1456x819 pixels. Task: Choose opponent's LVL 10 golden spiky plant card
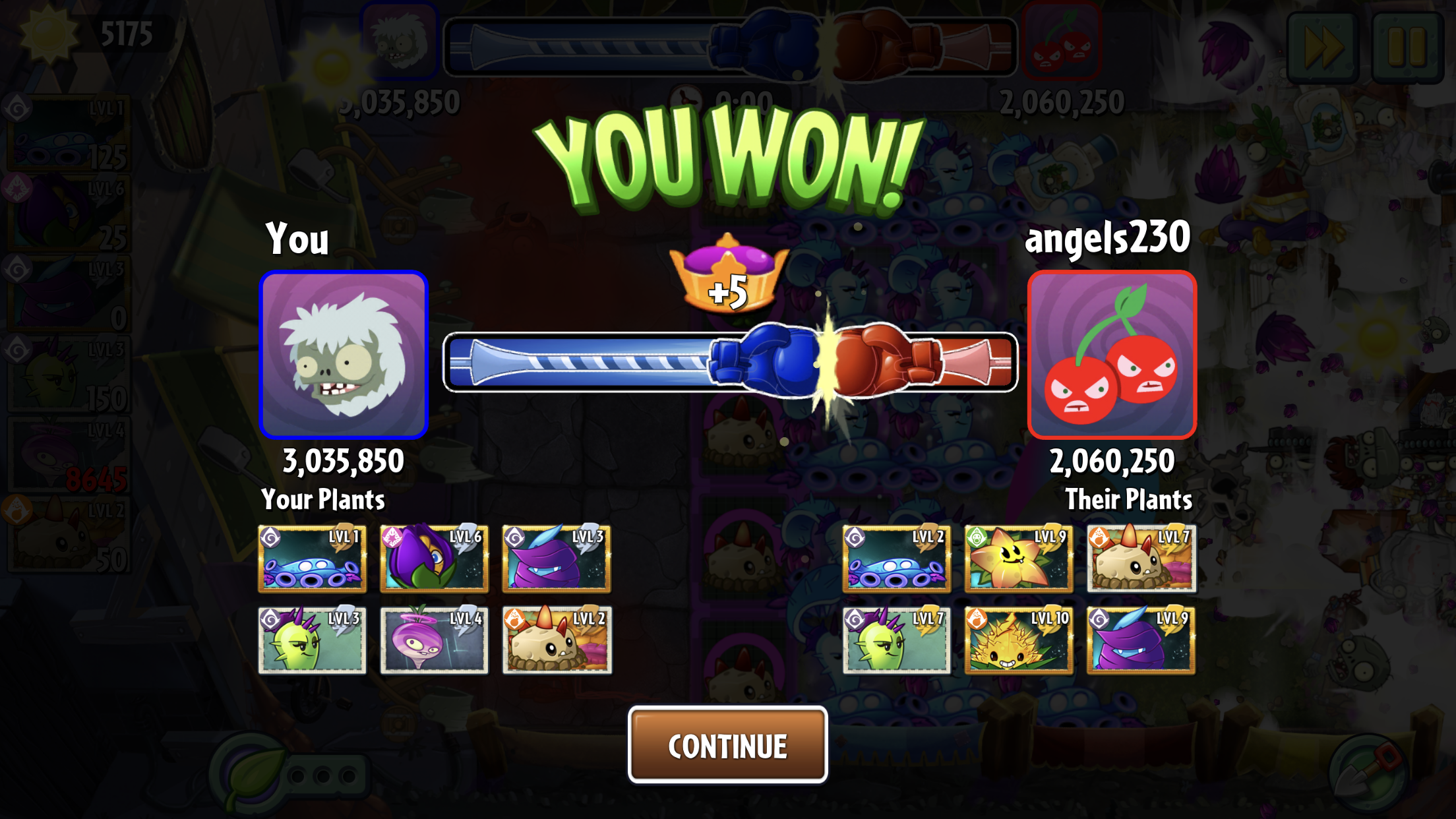point(1018,640)
